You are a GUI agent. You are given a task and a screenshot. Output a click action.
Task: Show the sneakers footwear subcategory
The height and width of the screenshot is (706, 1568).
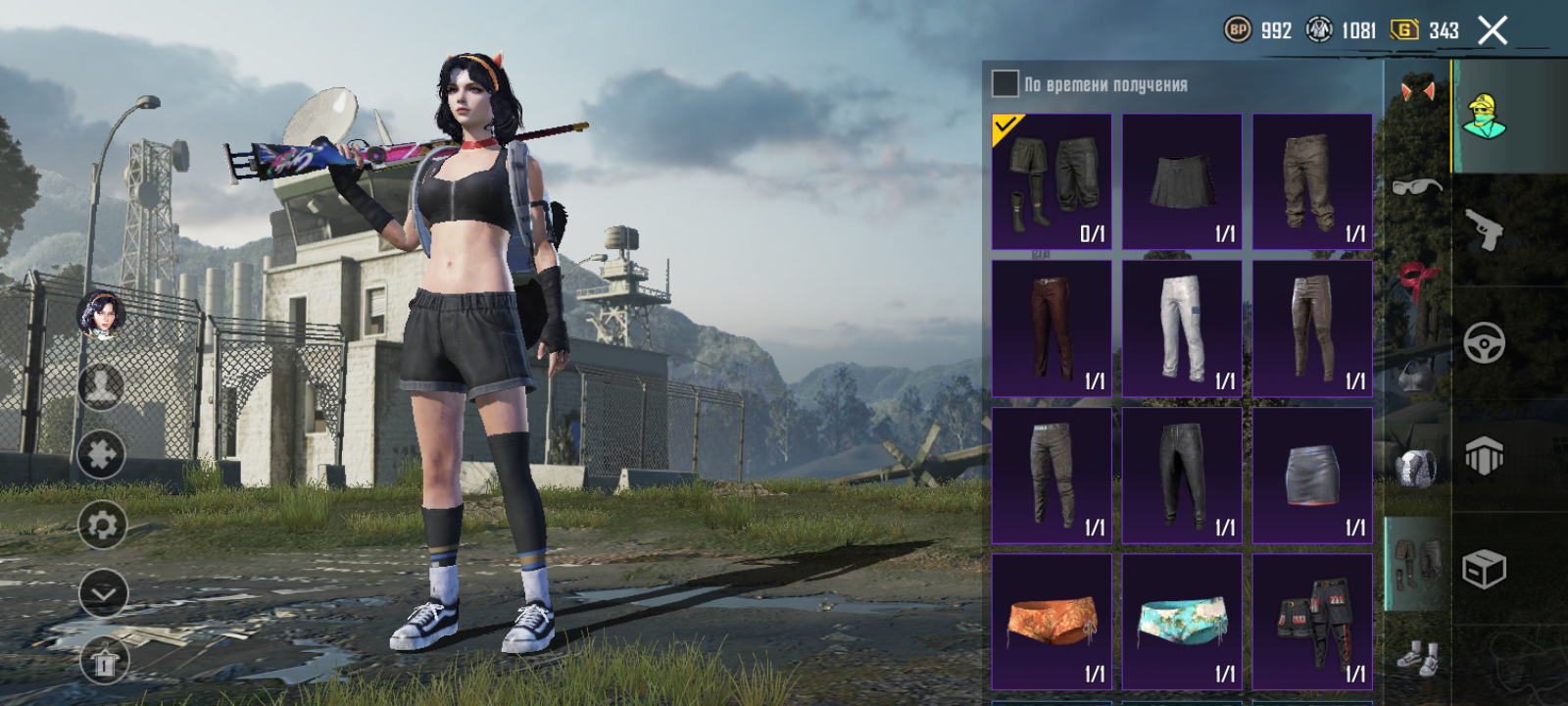coord(1417,657)
